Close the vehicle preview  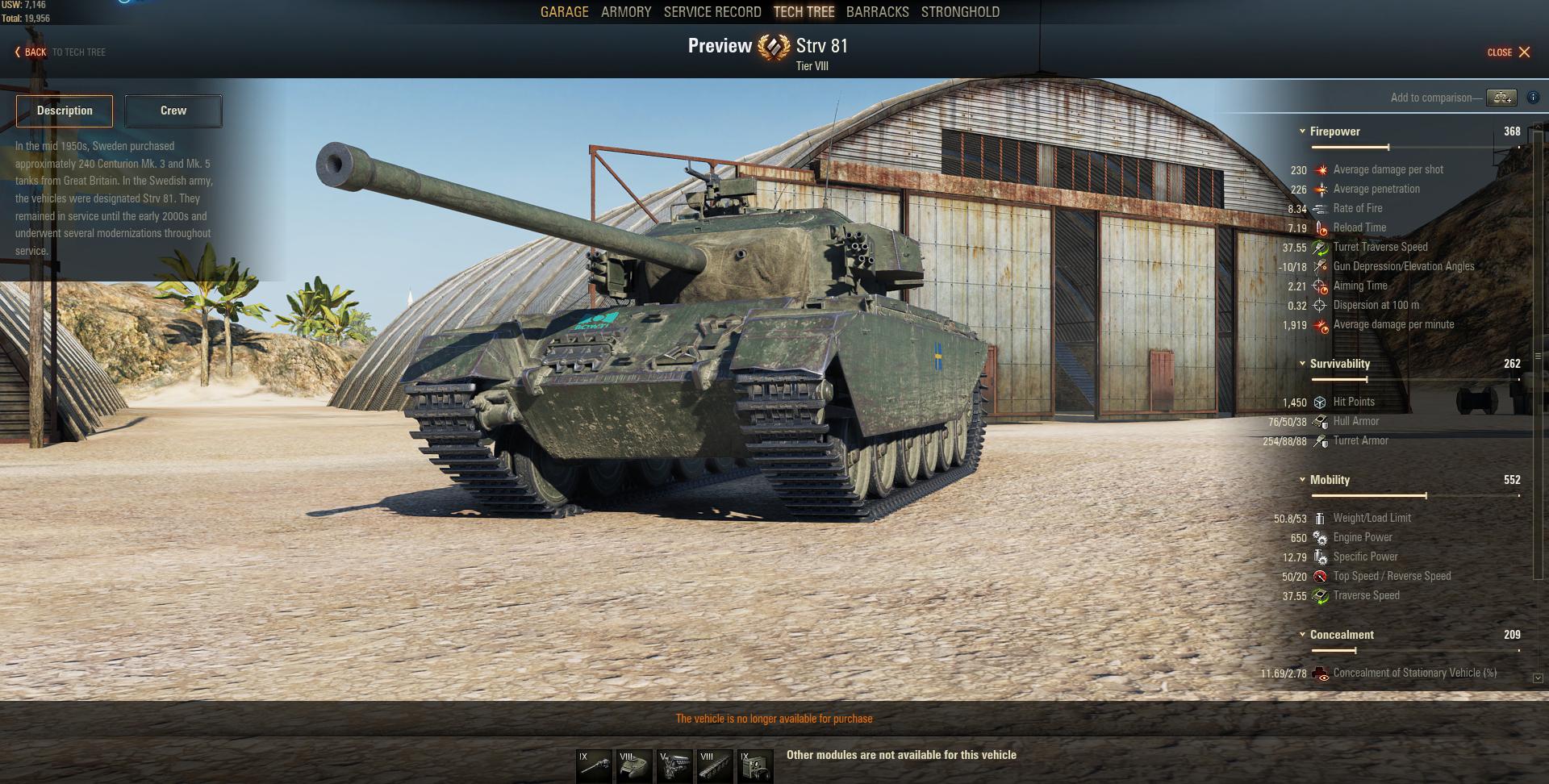click(1509, 52)
